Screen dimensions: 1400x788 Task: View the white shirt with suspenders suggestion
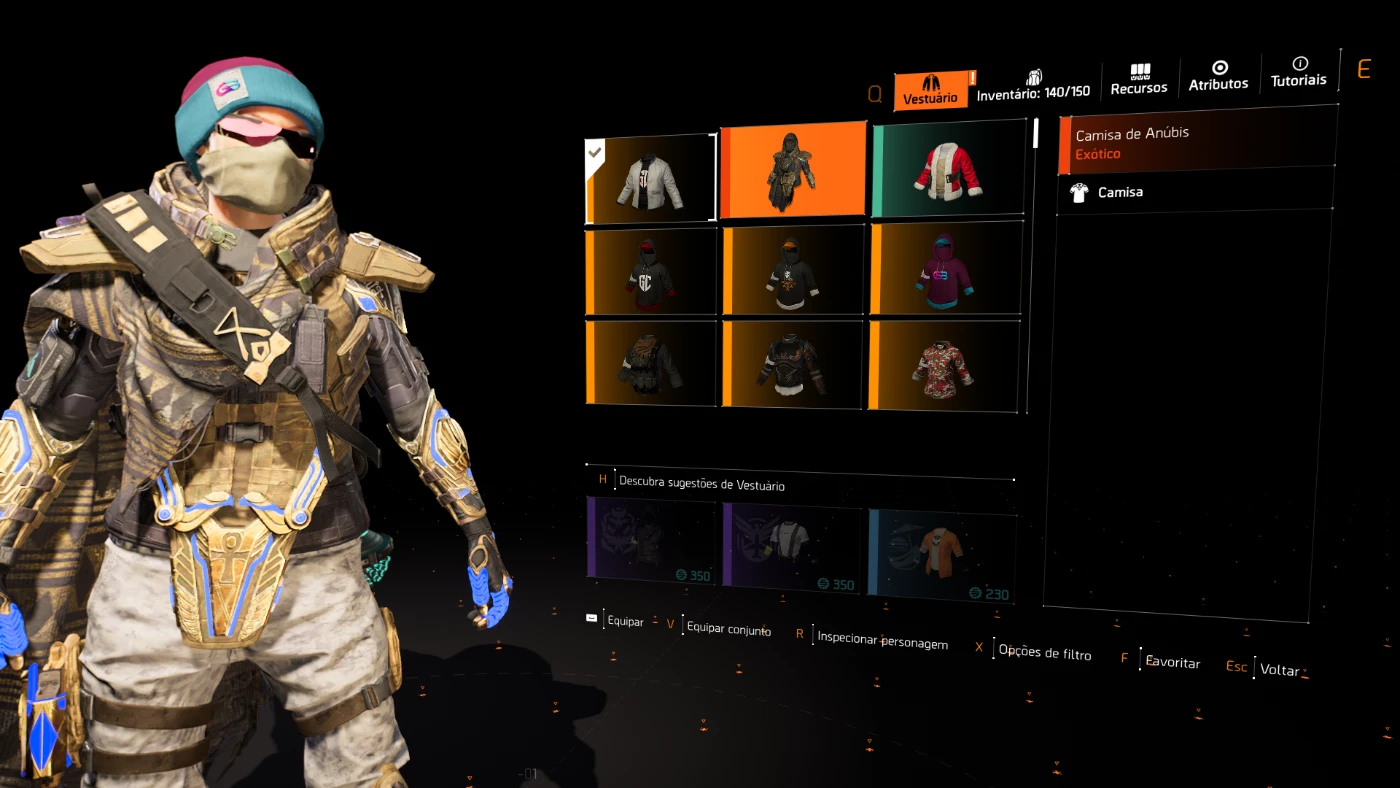click(792, 546)
